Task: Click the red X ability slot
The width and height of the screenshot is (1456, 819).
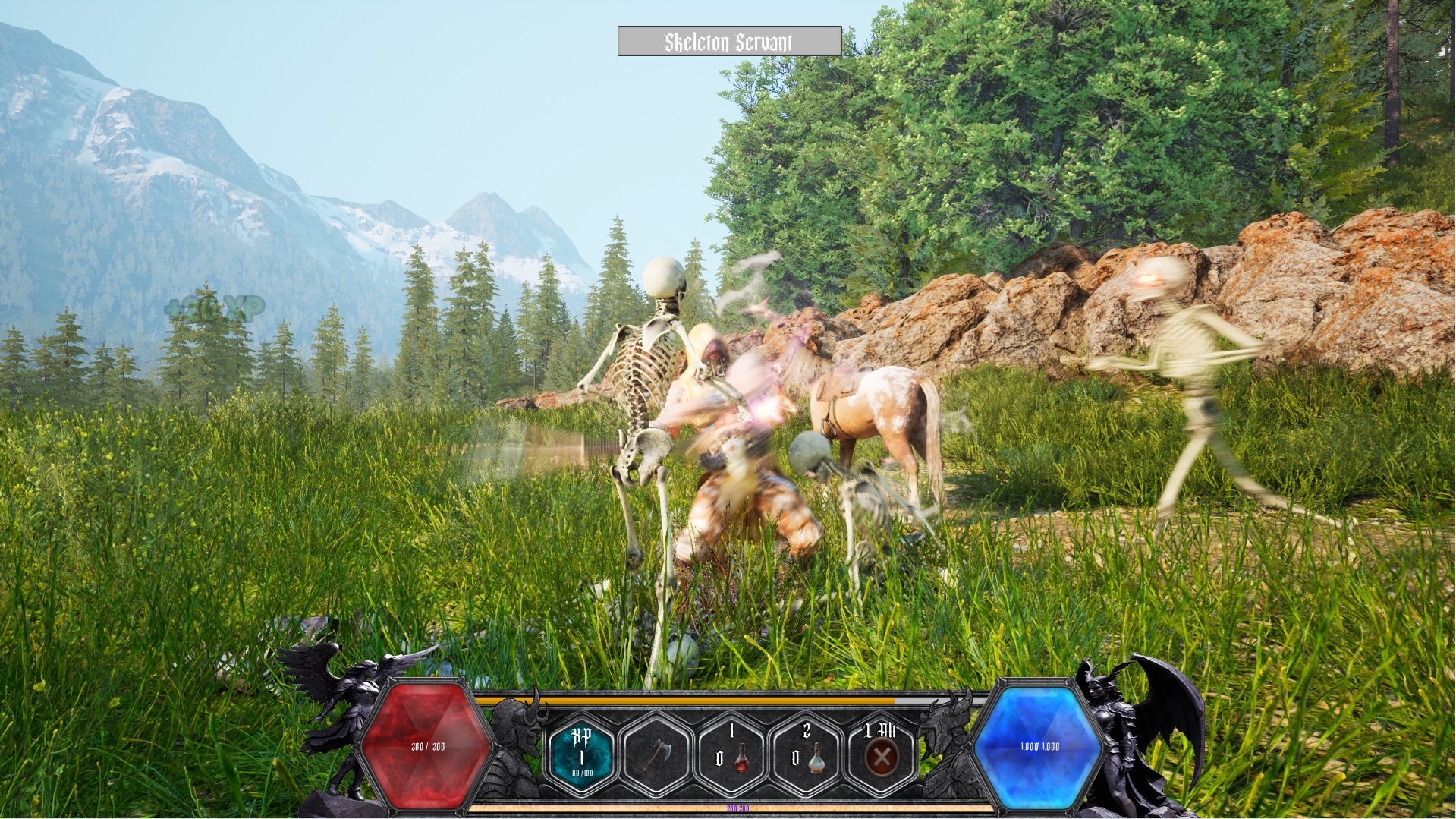Action: tap(881, 755)
